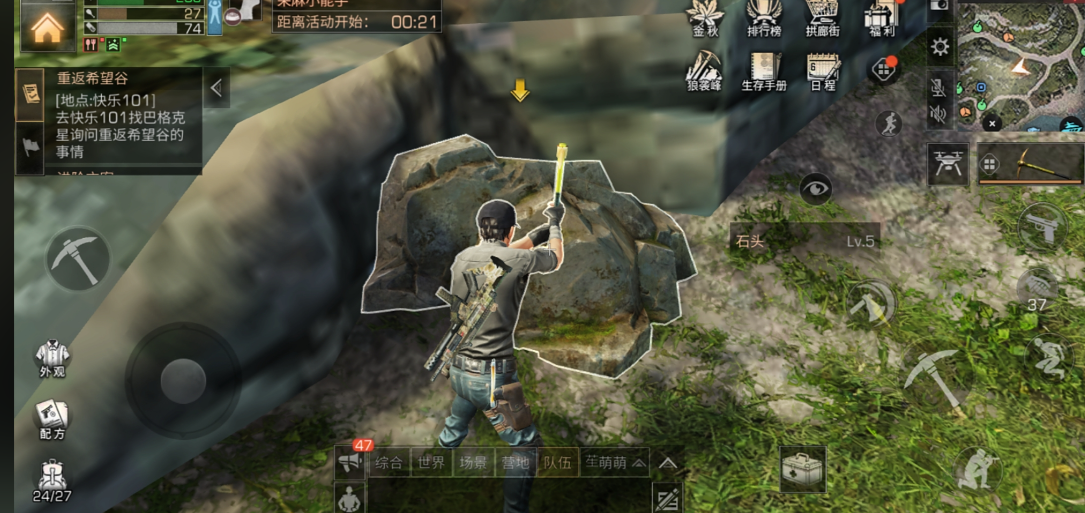Toggle the eye view button
This screenshot has width=1085, height=513.
816,188
